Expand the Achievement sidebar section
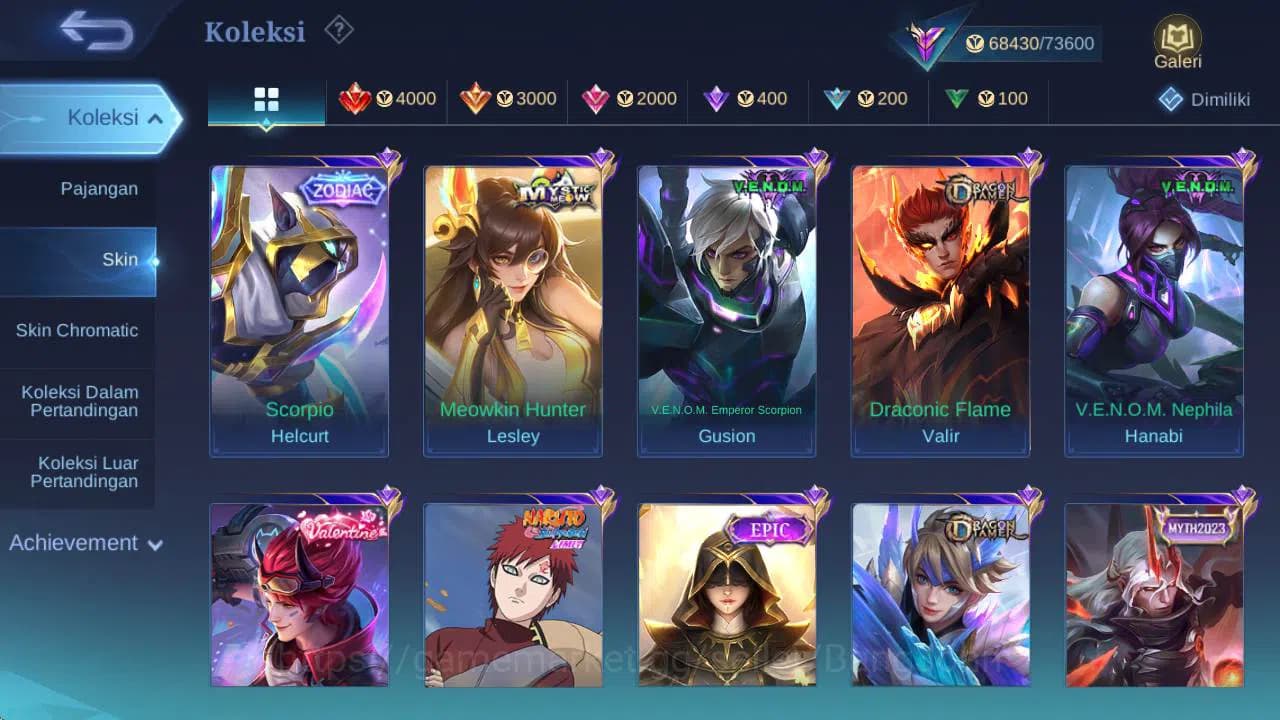 (82, 543)
